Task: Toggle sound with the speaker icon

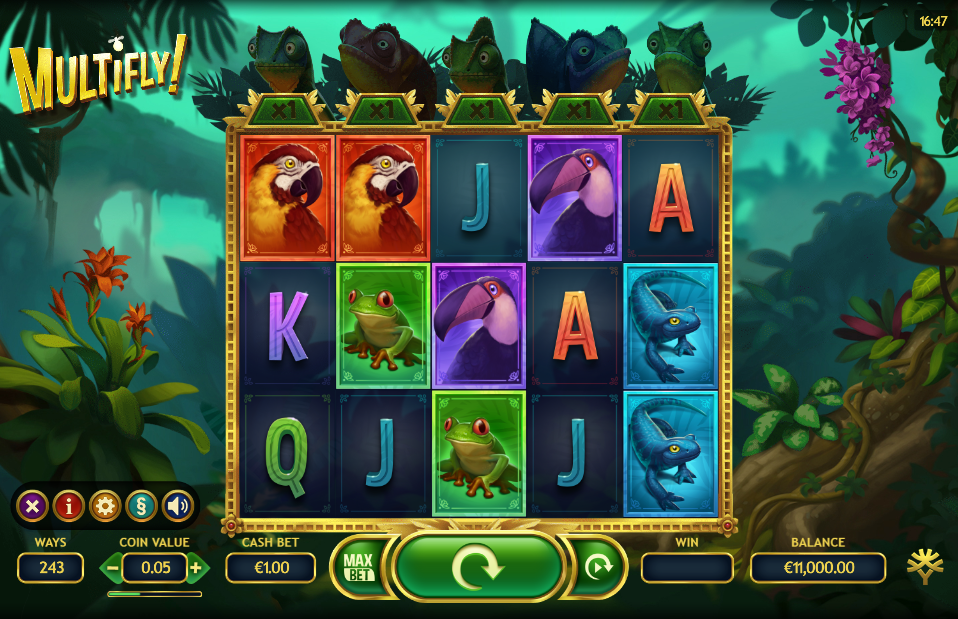Action: click(x=177, y=506)
